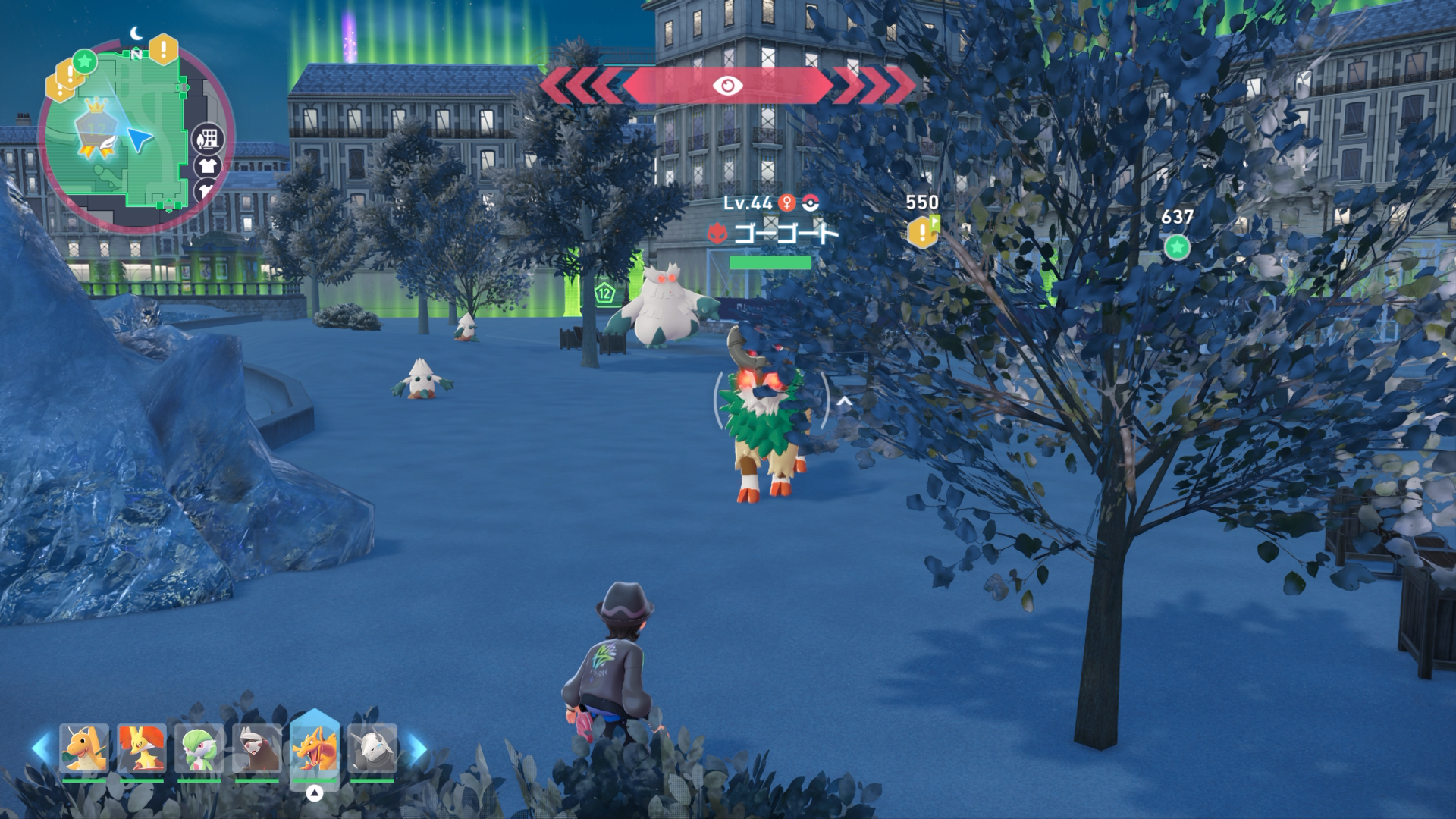The image size is (1456, 819).
Task: Switch to Gardevoir in the party
Action: (199, 748)
